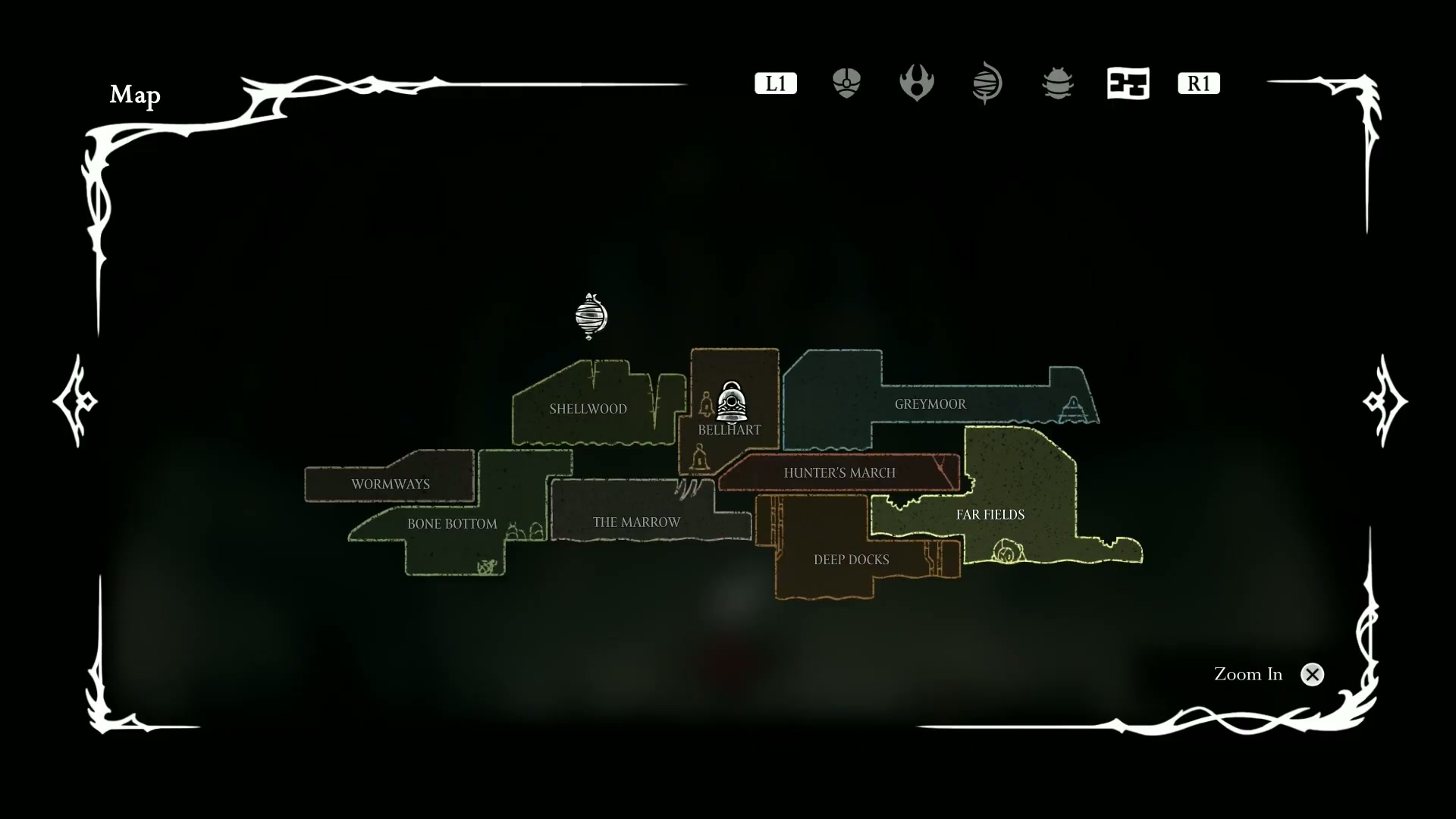The image size is (1456, 819).
Task: Choose The Marrow on the map
Action: [636, 522]
